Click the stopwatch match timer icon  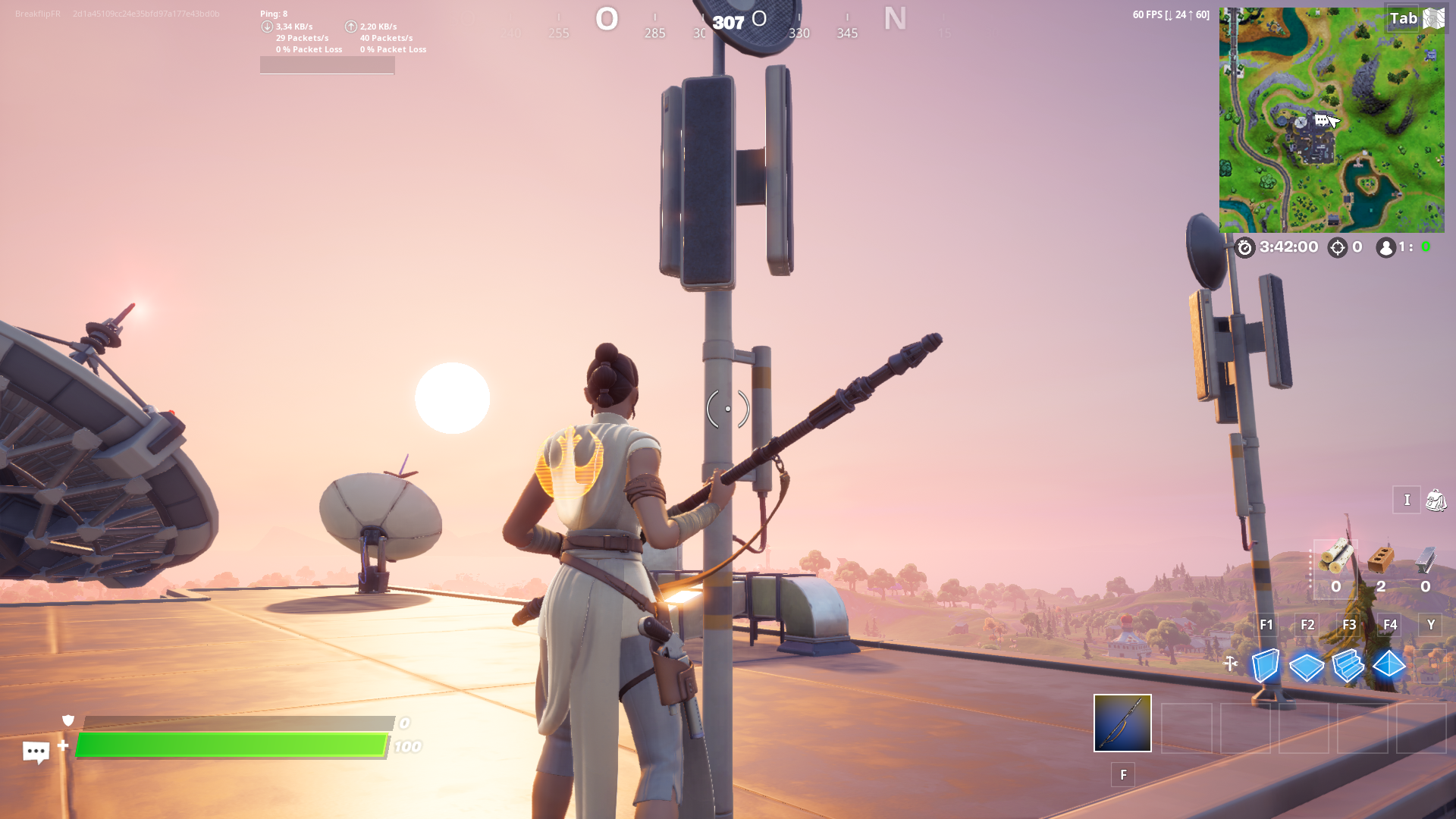point(1244,247)
